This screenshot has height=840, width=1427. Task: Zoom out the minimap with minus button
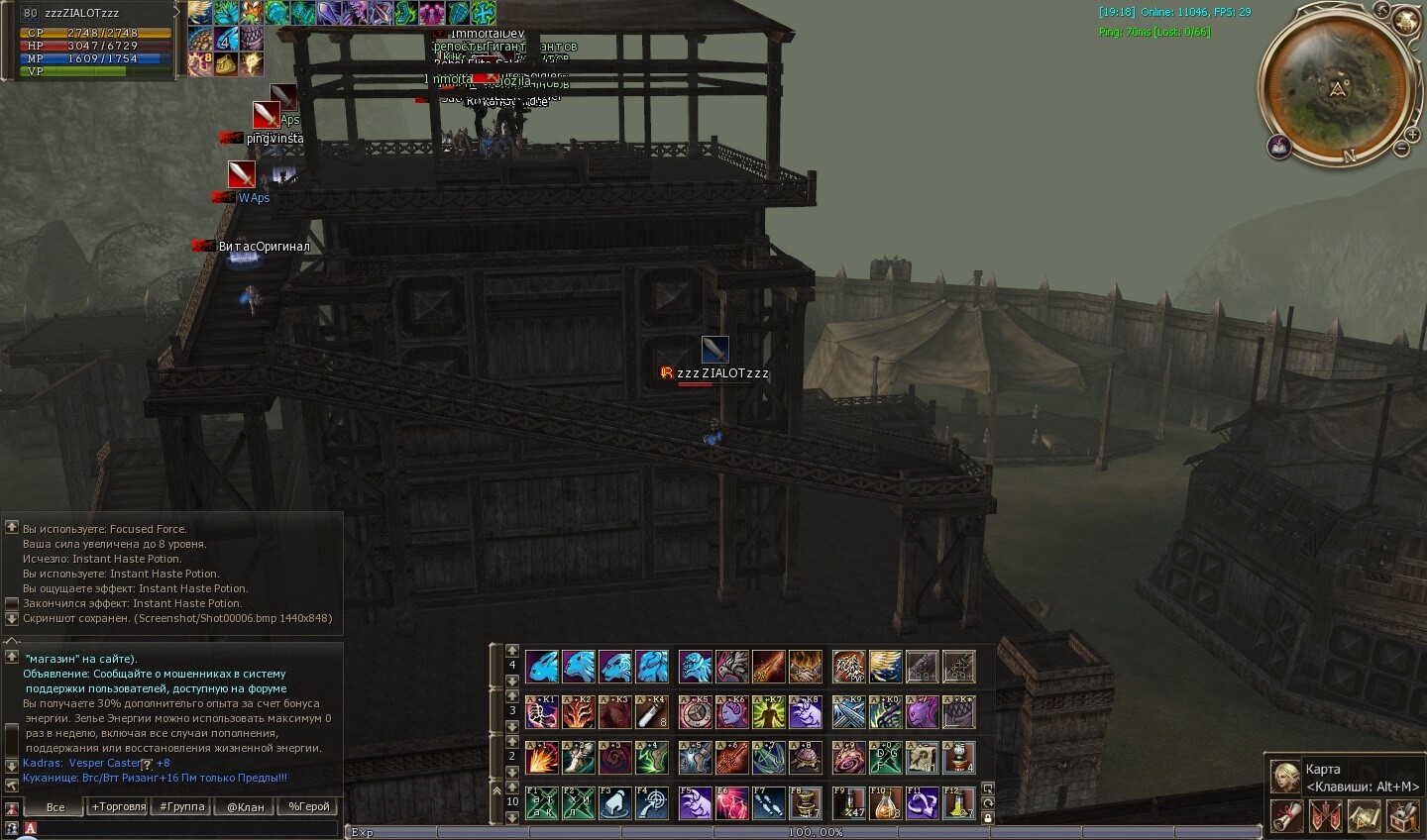[x=1401, y=149]
